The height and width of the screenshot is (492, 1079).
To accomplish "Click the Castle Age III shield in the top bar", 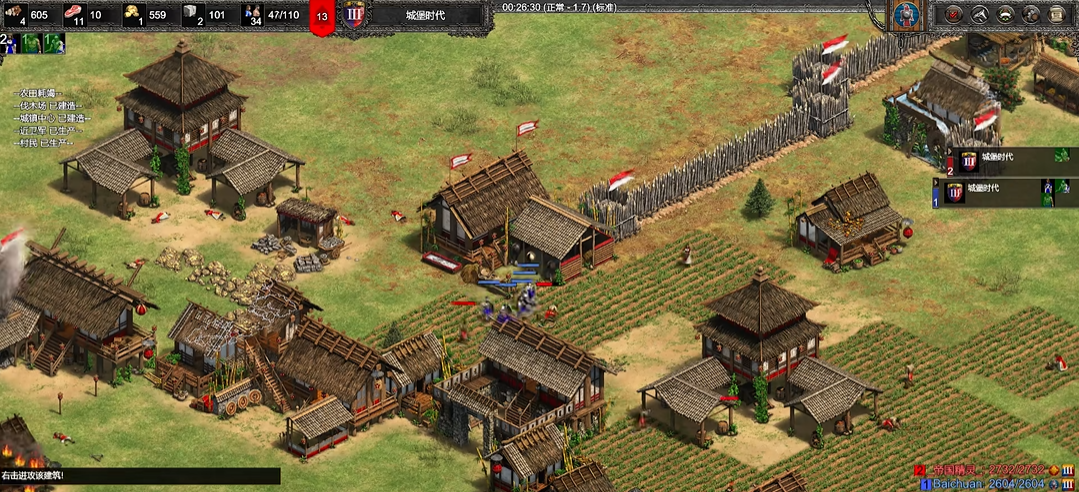I will pos(353,16).
